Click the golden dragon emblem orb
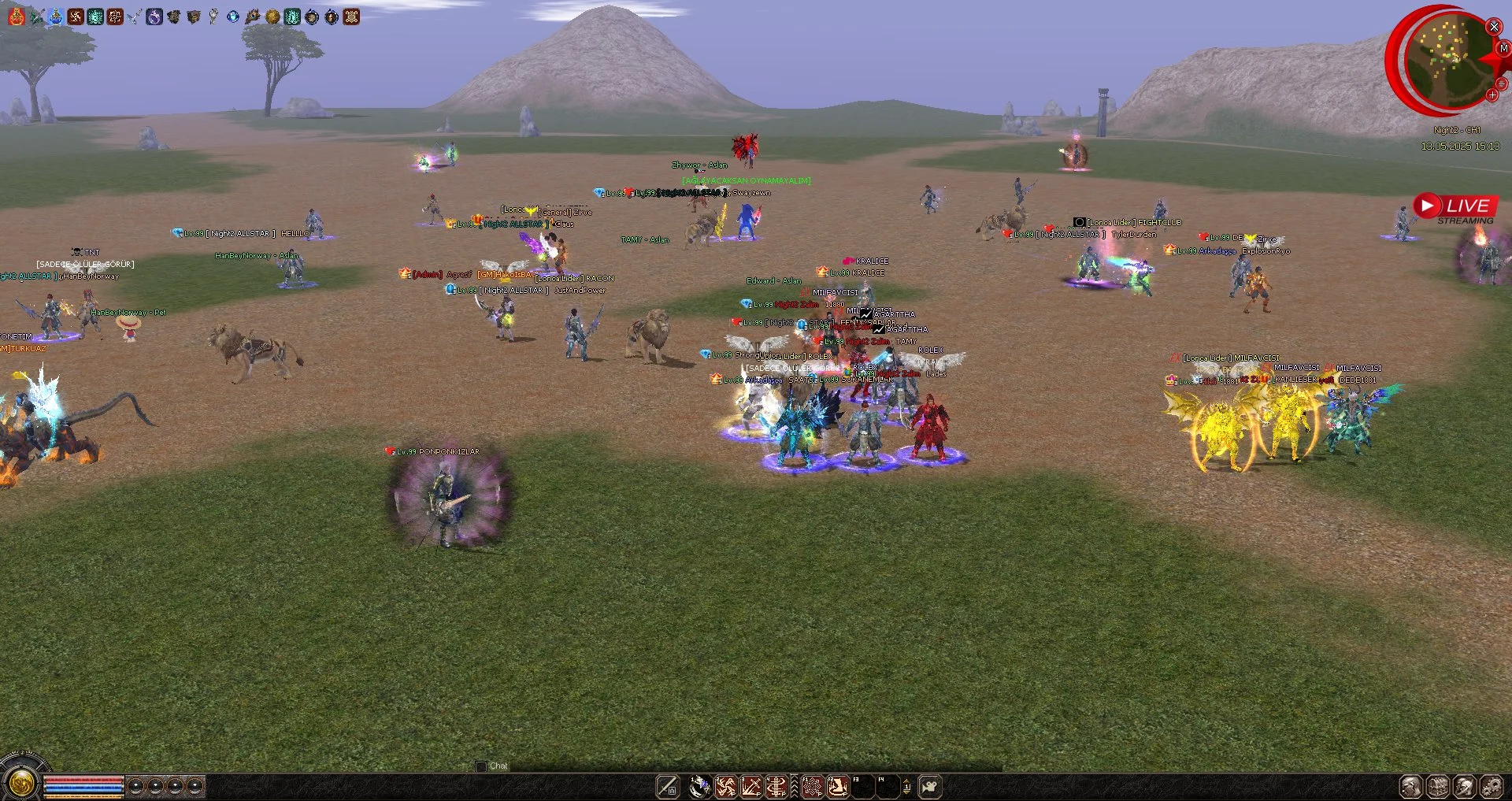This screenshot has height=801, width=1512. tap(21, 783)
